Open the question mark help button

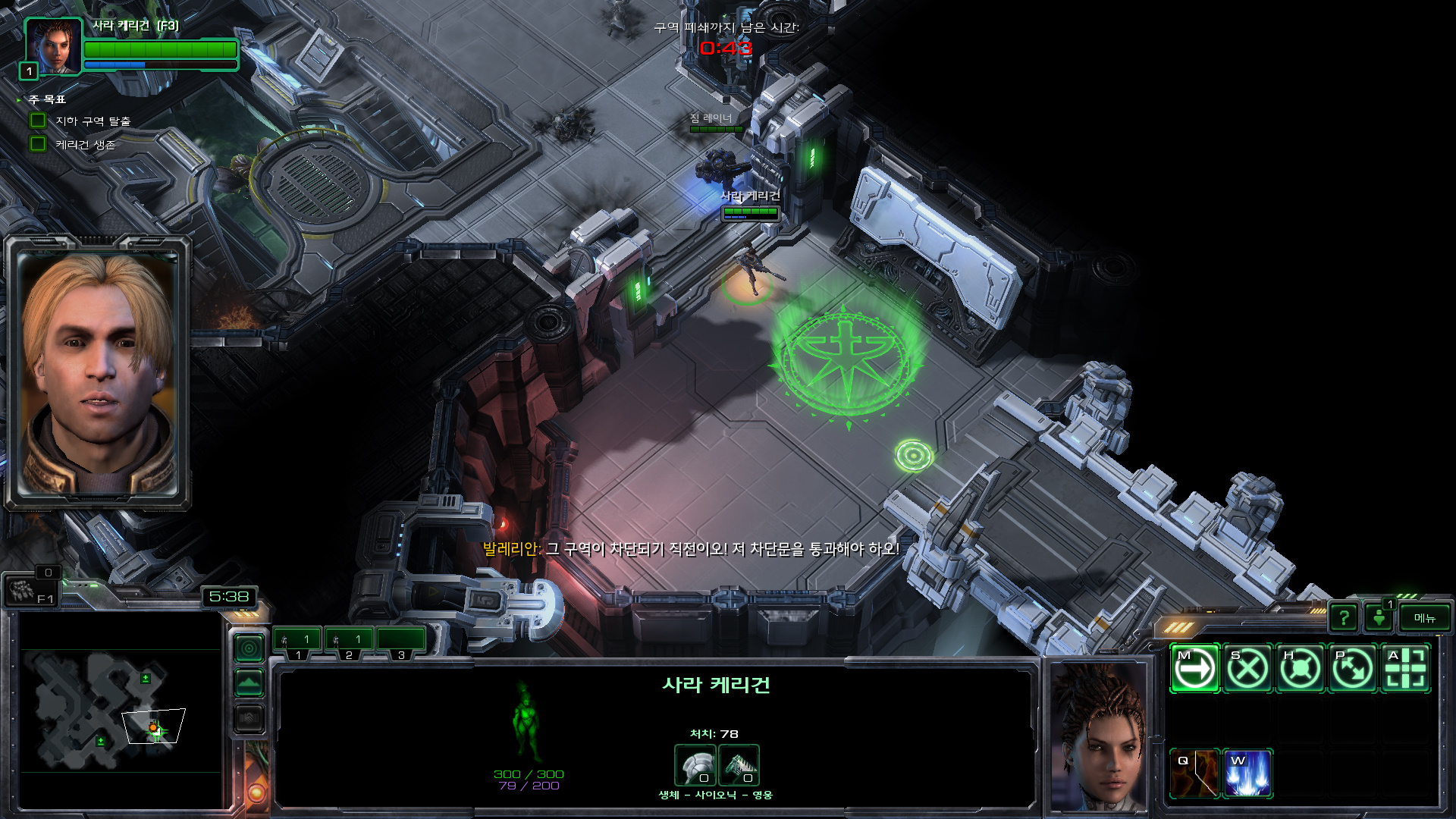[x=1344, y=618]
